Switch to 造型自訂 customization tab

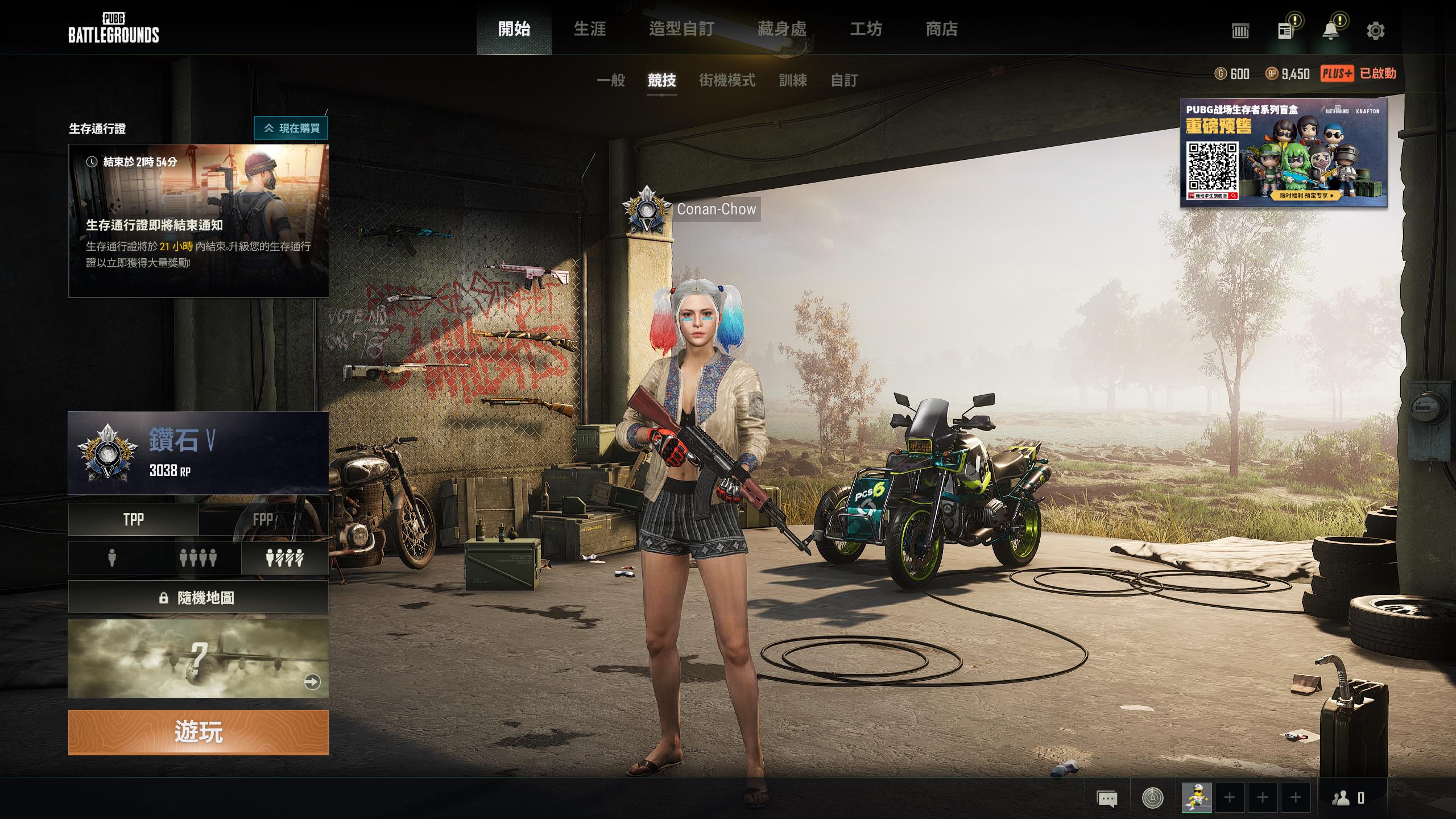click(681, 29)
